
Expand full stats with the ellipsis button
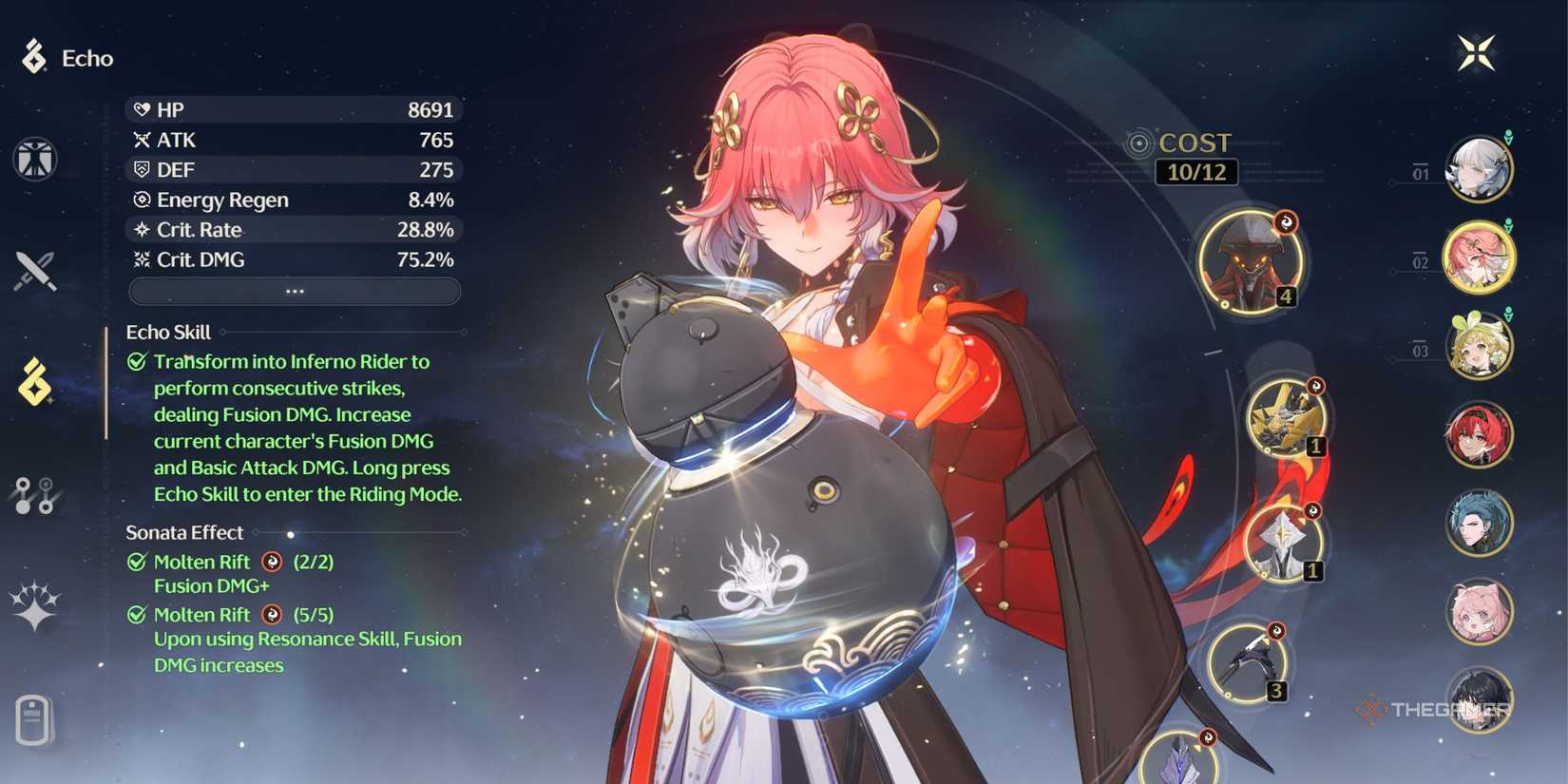point(295,291)
